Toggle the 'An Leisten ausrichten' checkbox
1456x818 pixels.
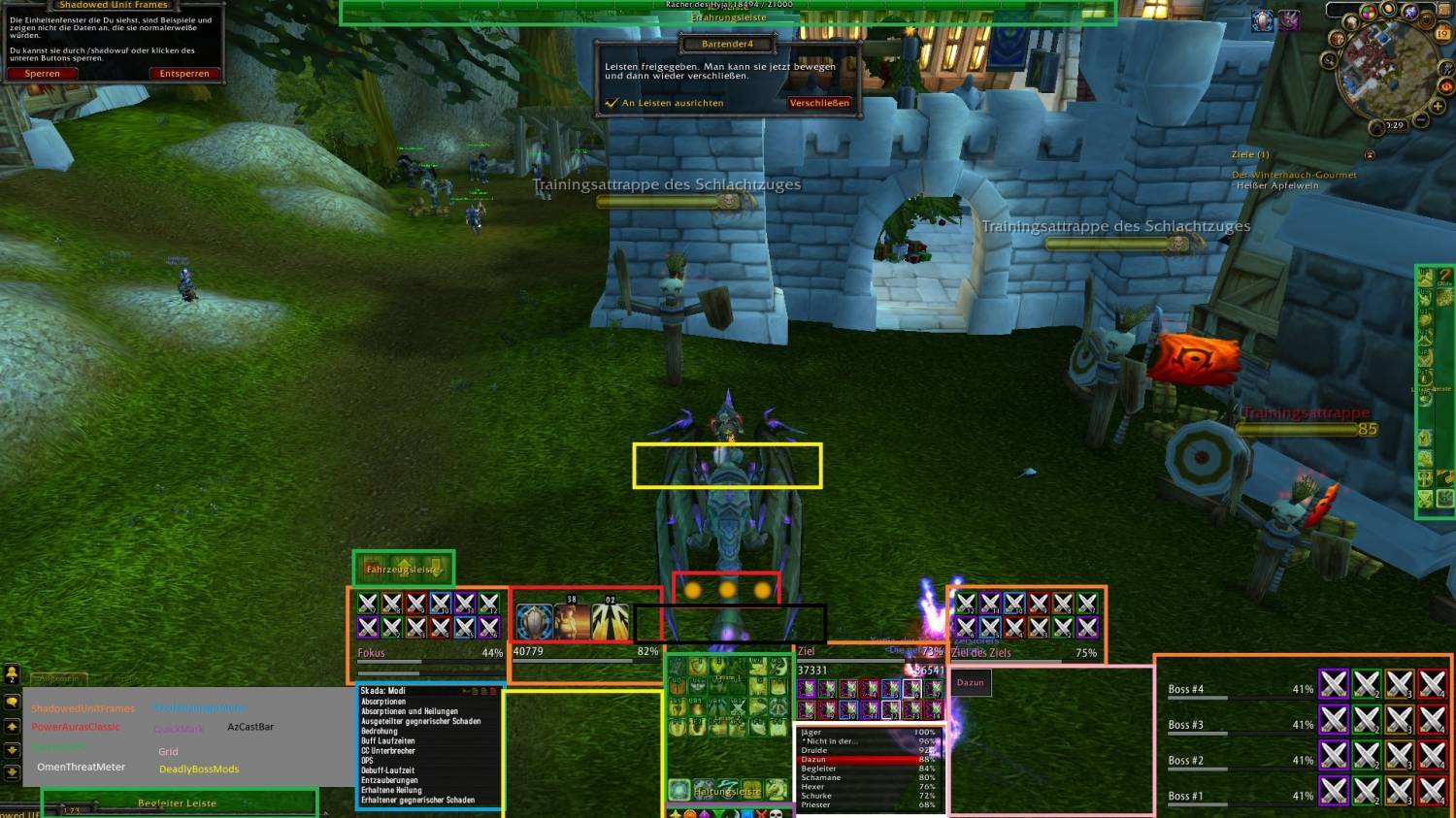[x=612, y=103]
